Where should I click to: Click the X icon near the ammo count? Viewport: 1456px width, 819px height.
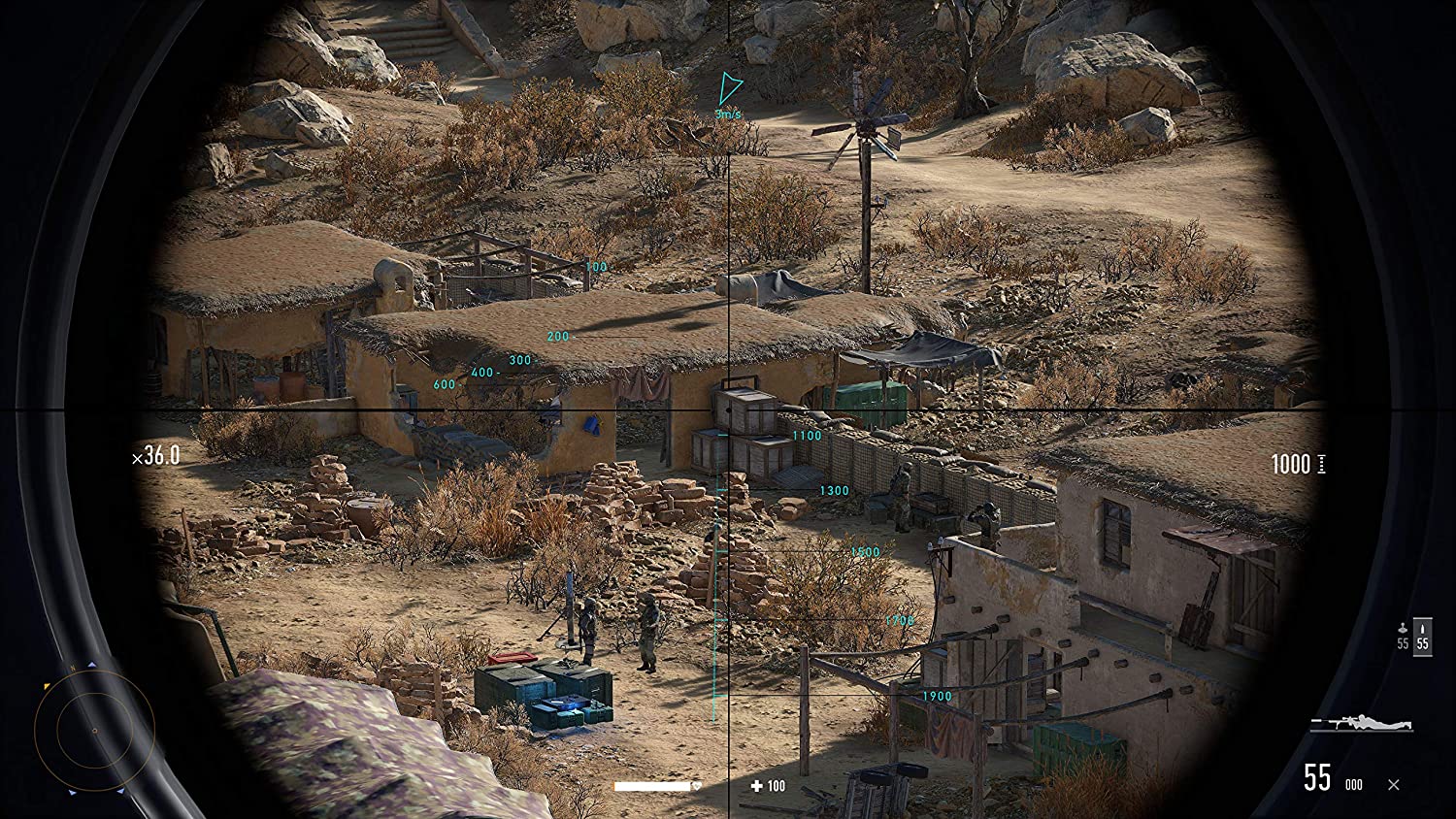[1393, 784]
